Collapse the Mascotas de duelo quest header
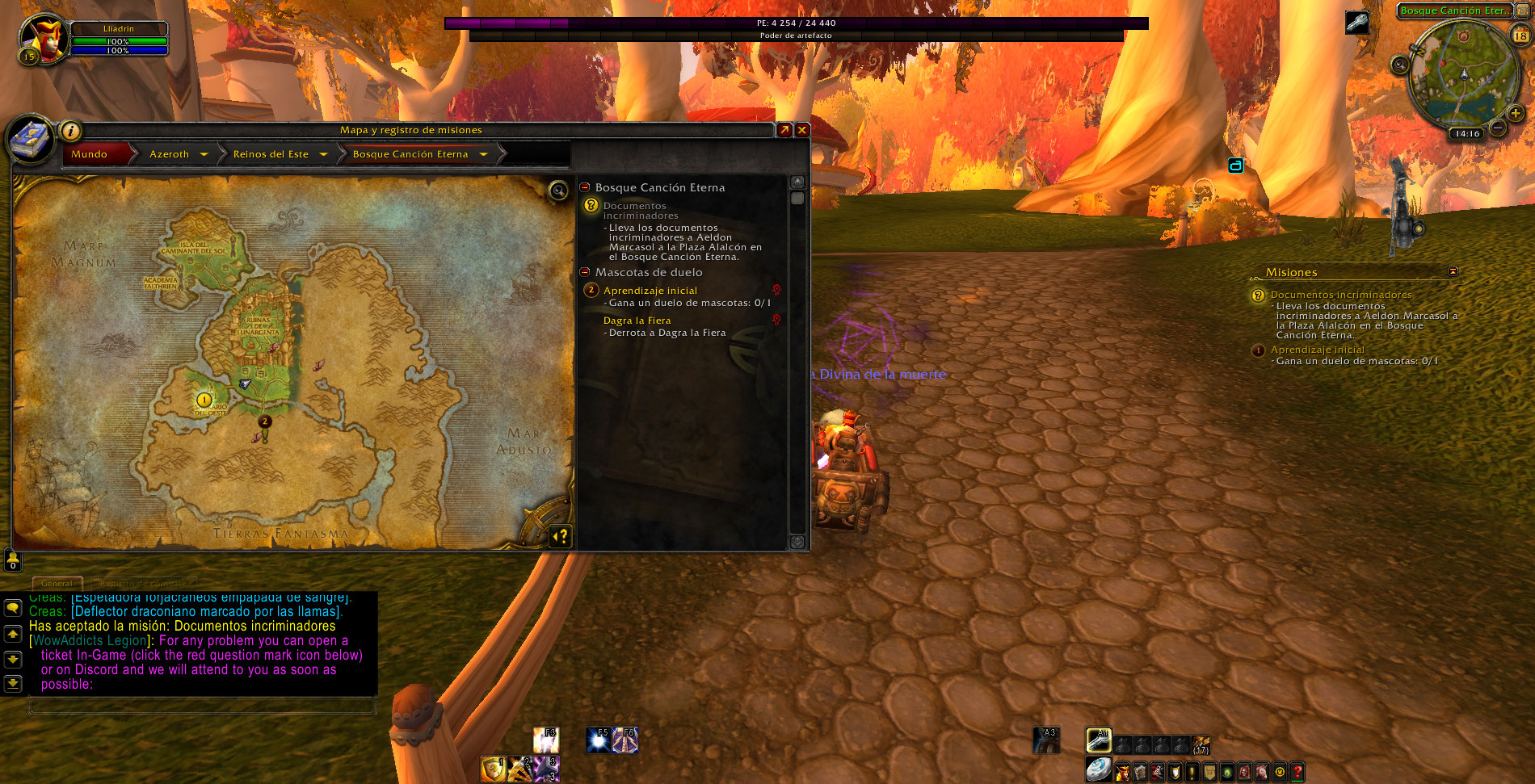The image size is (1535, 784). tap(585, 272)
